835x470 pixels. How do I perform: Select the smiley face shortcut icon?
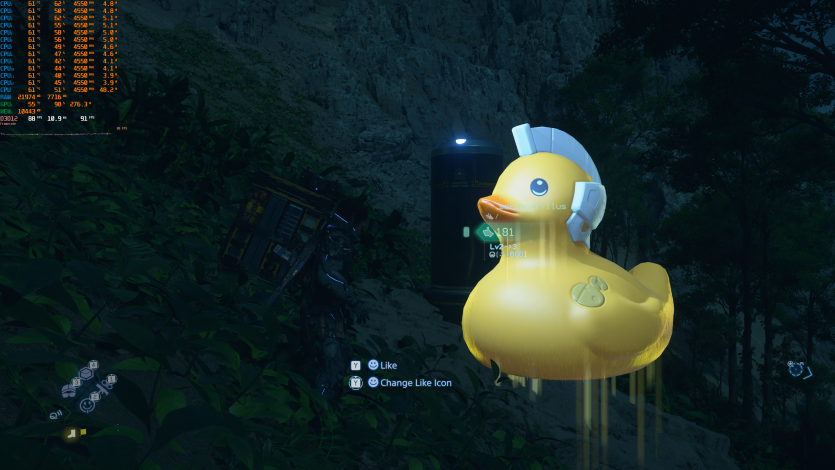point(87,405)
